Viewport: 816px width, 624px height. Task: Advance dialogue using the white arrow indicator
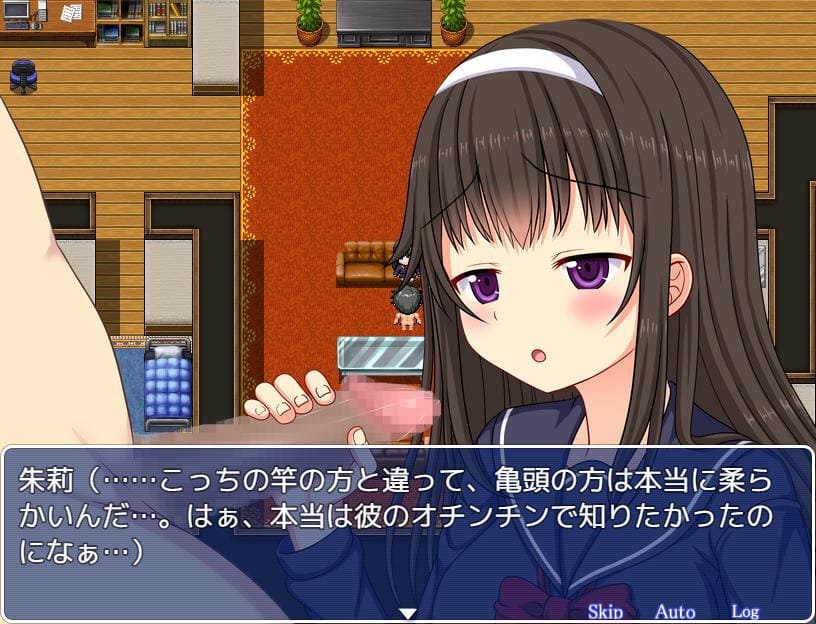[407, 612]
